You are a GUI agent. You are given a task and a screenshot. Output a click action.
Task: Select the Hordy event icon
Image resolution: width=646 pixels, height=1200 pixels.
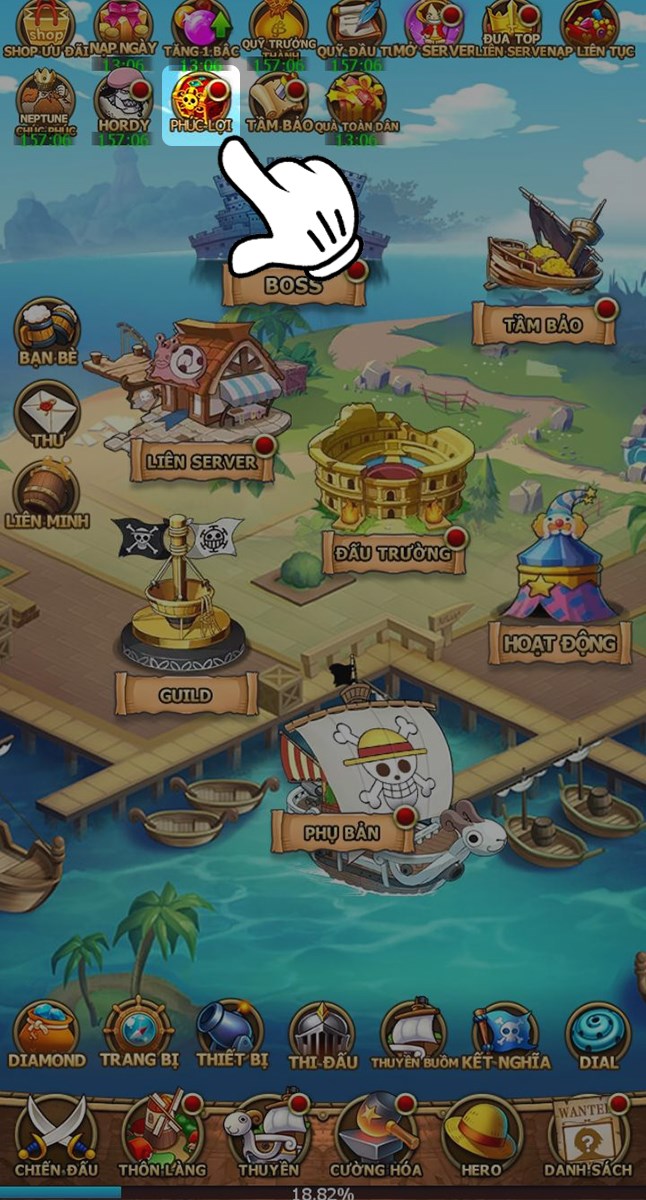coord(123,100)
